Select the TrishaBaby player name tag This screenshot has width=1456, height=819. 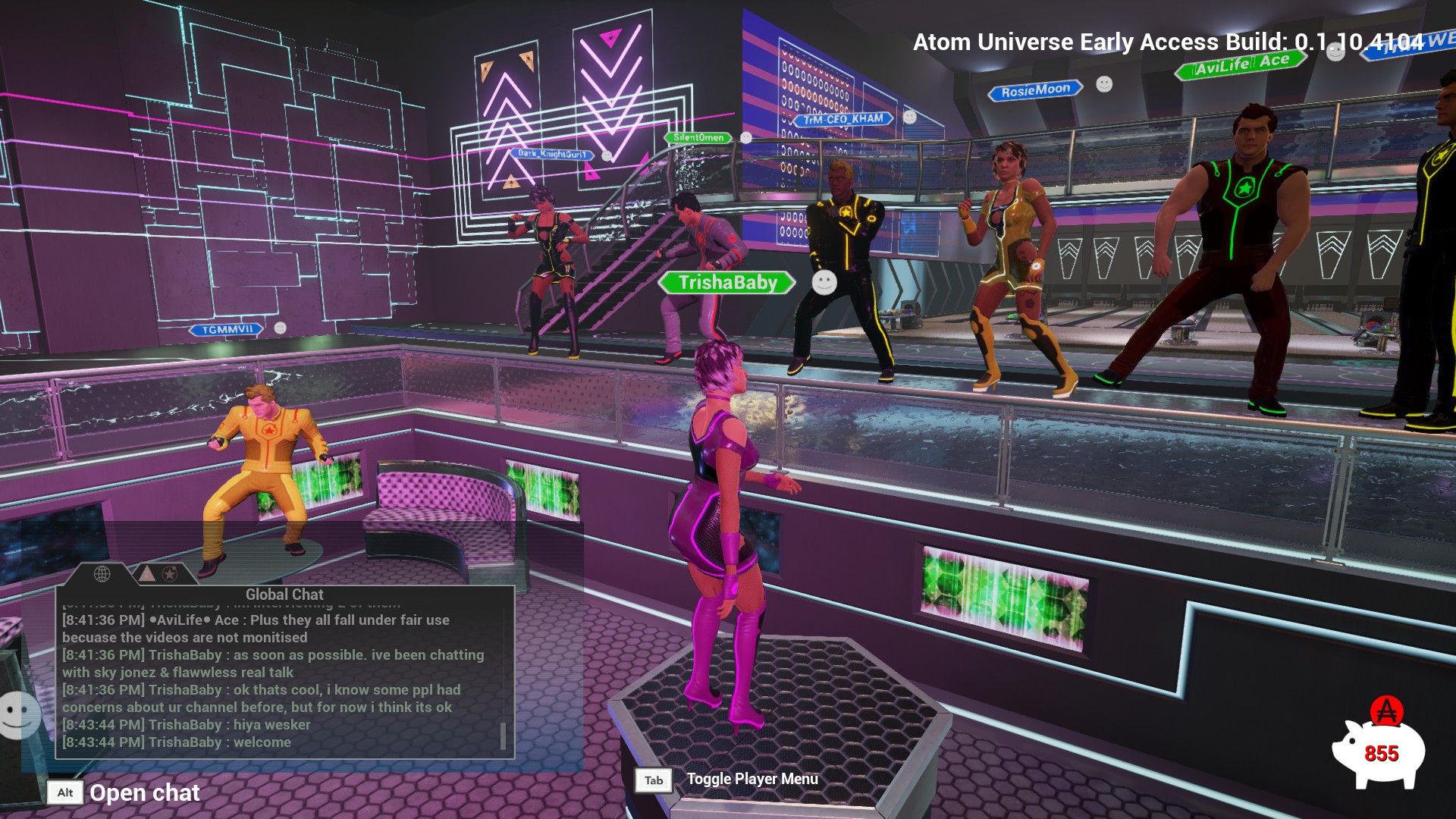pyautogui.click(x=727, y=283)
